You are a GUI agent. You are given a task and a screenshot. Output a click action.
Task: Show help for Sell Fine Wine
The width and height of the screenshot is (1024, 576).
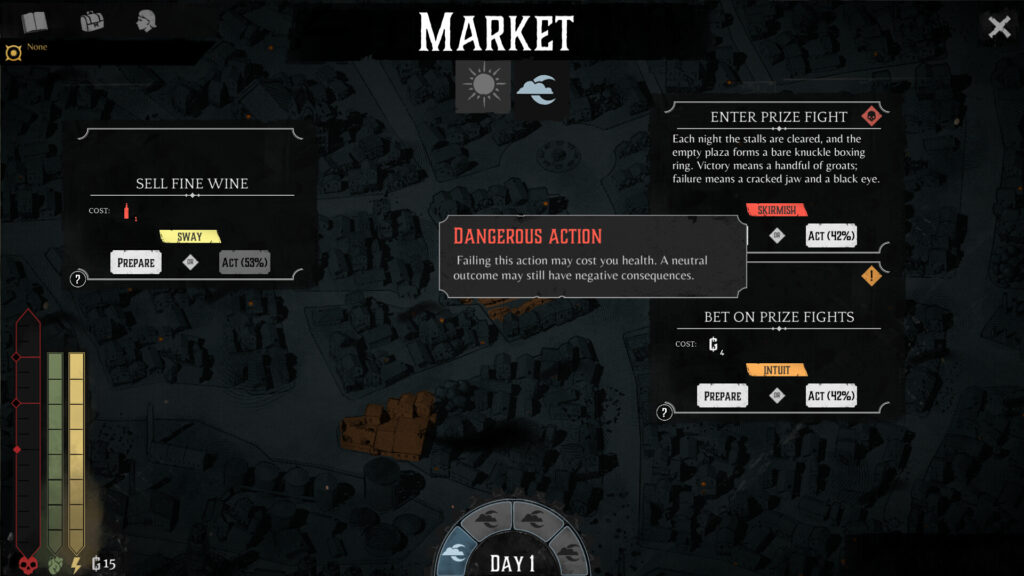click(x=76, y=280)
